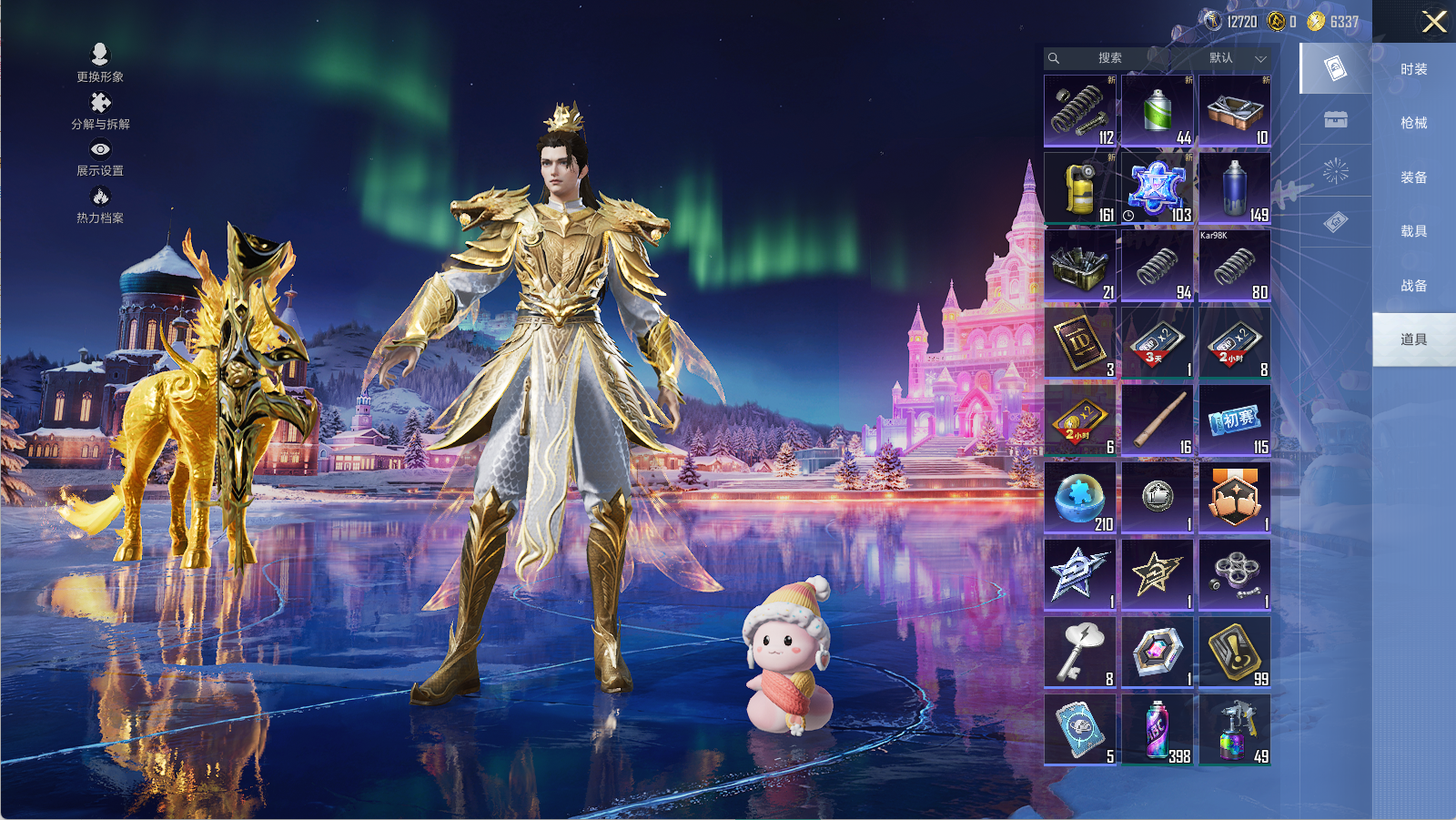Choose the wooden stick item slot
Image resolution: width=1456 pixels, height=820 pixels.
coord(1158,420)
